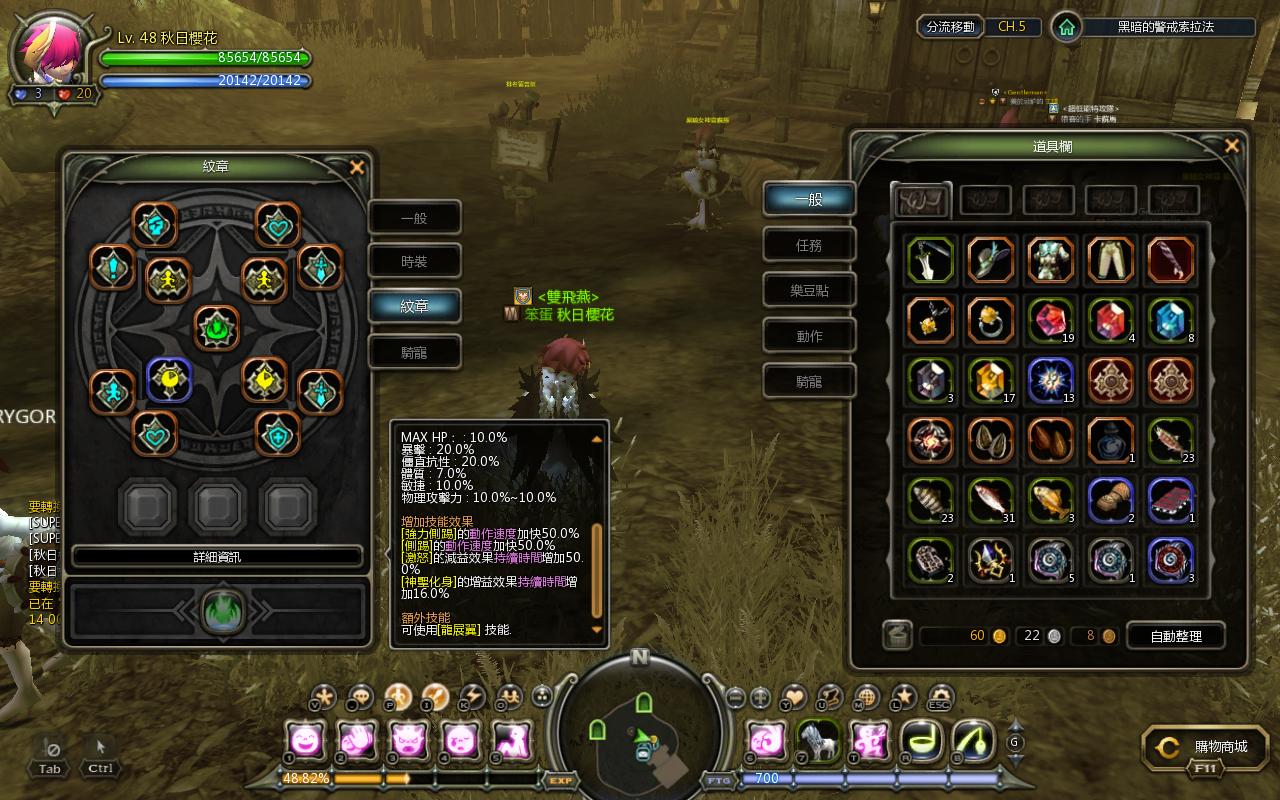Switch to inventory 動作 tab
The height and width of the screenshot is (800, 1280).
[809, 336]
